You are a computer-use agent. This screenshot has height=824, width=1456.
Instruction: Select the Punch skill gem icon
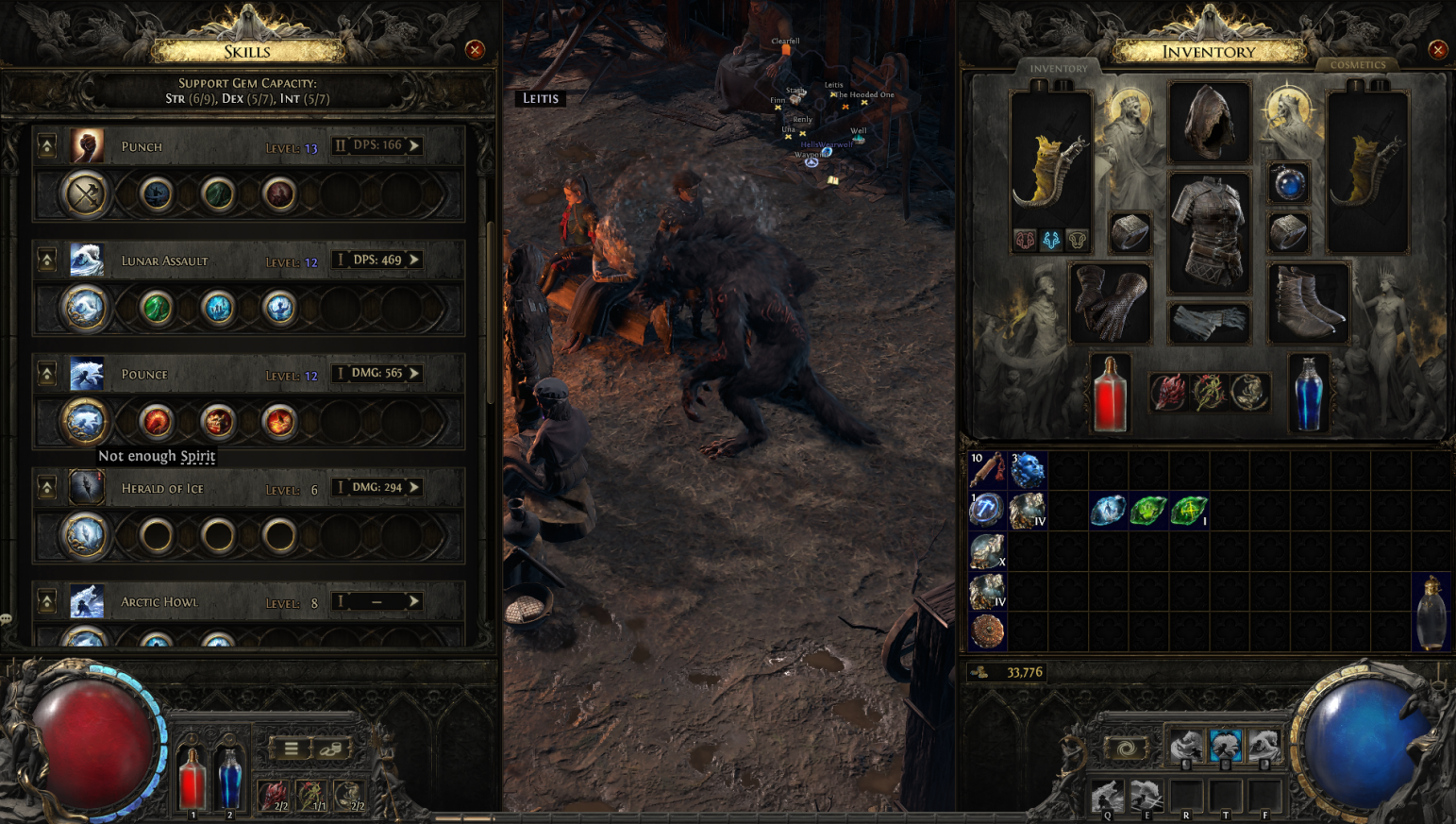pos(87,146)
